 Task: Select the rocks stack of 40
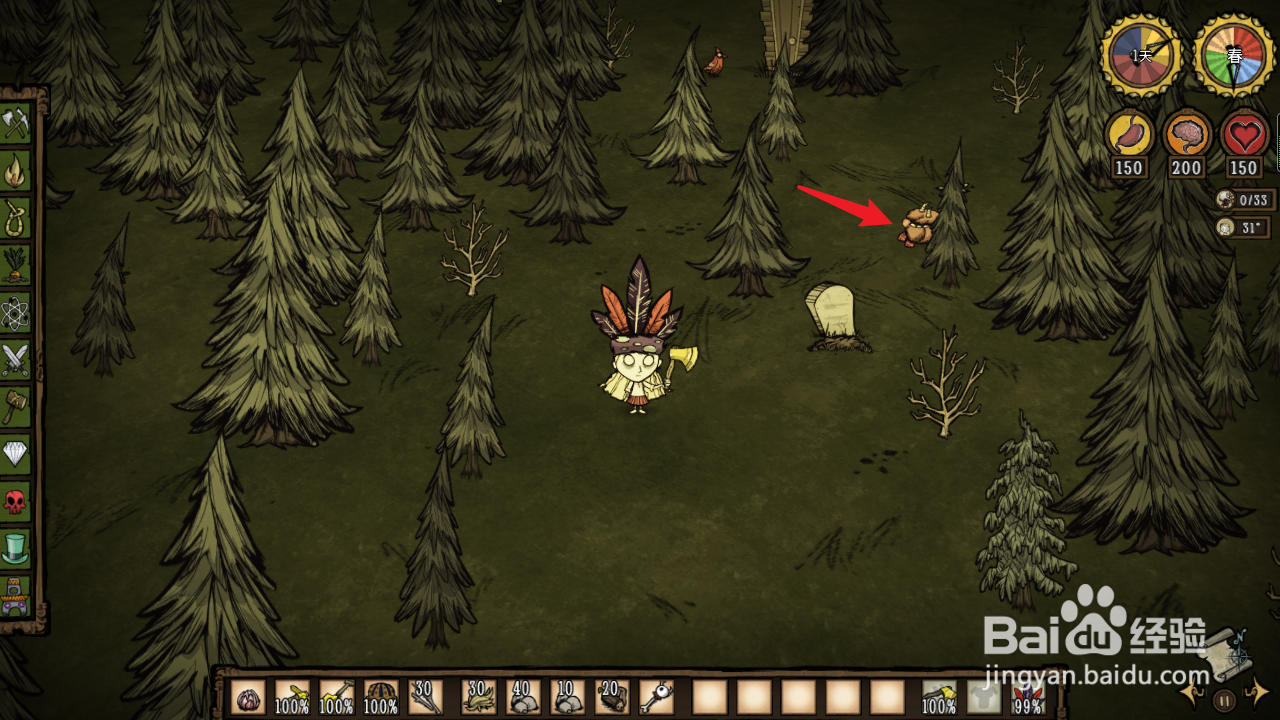(x=522, y=697)
